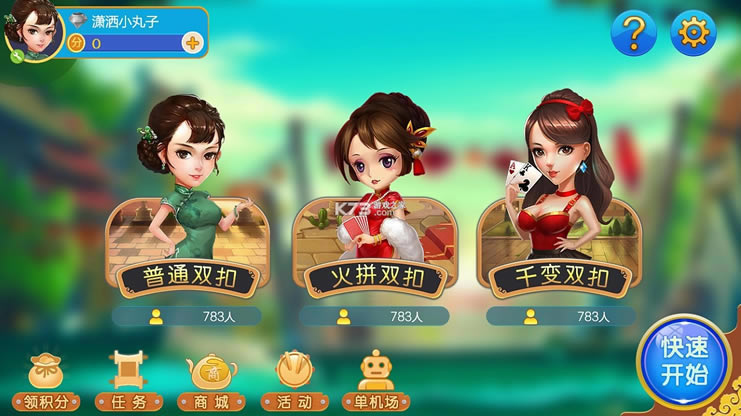Open the player avatar profile

[x=32, y=30]
